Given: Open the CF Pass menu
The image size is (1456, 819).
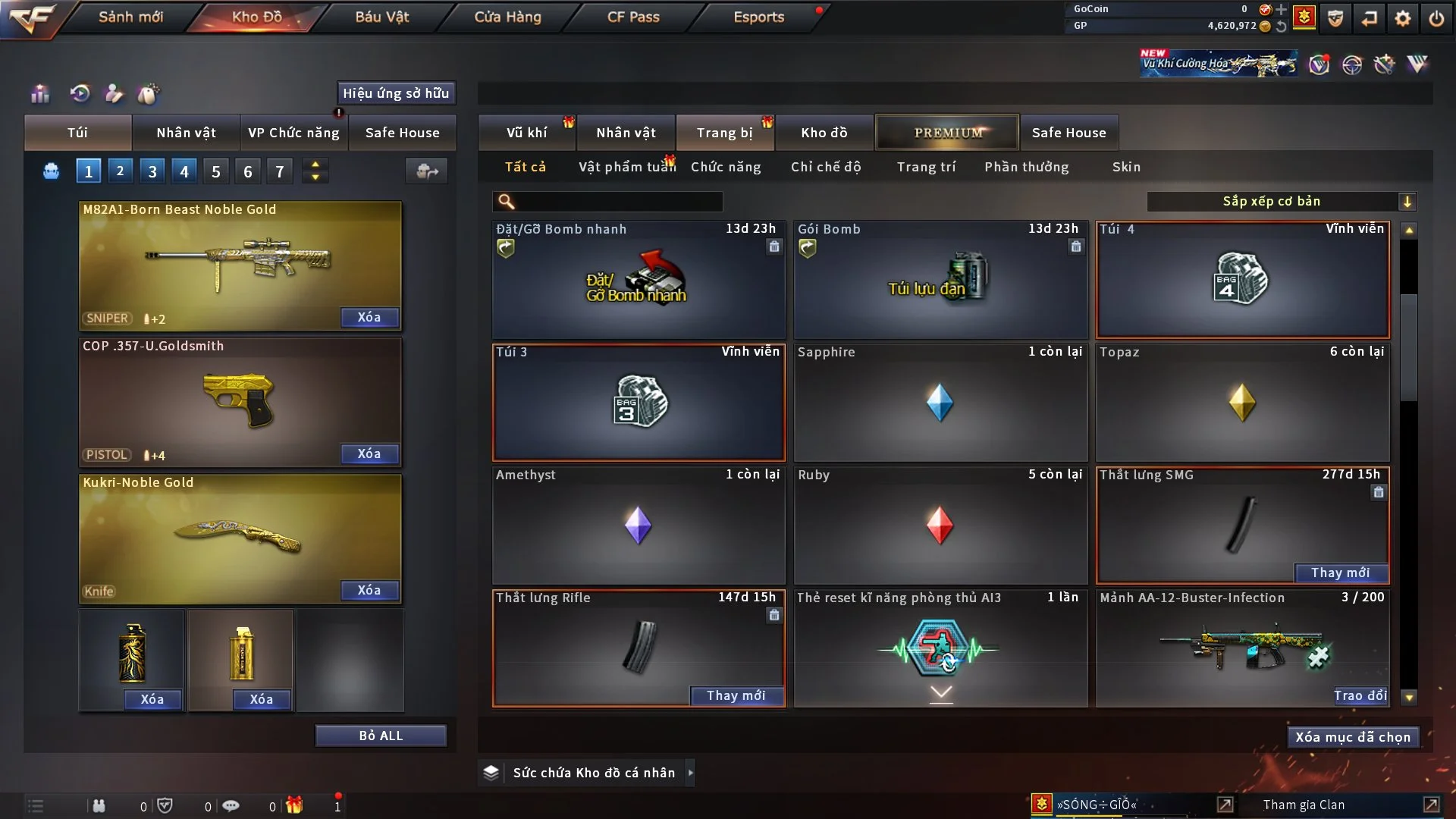Looking at the screenshot, I should tap(633, 17).
